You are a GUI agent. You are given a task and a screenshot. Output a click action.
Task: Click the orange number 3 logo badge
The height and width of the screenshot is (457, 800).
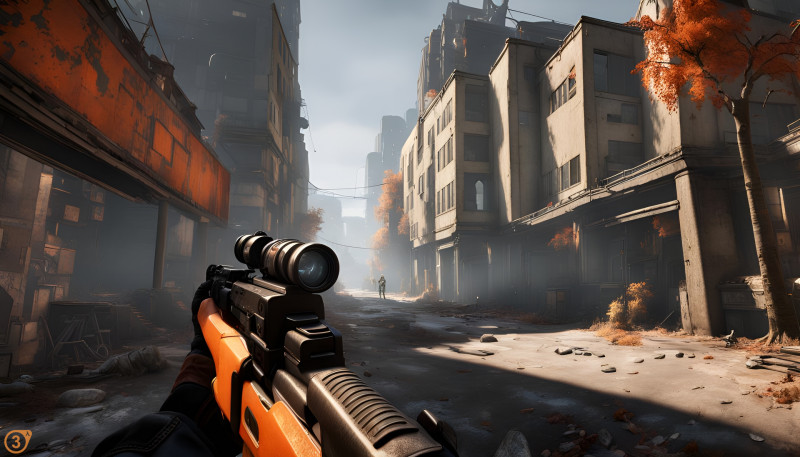pos(15,441)
